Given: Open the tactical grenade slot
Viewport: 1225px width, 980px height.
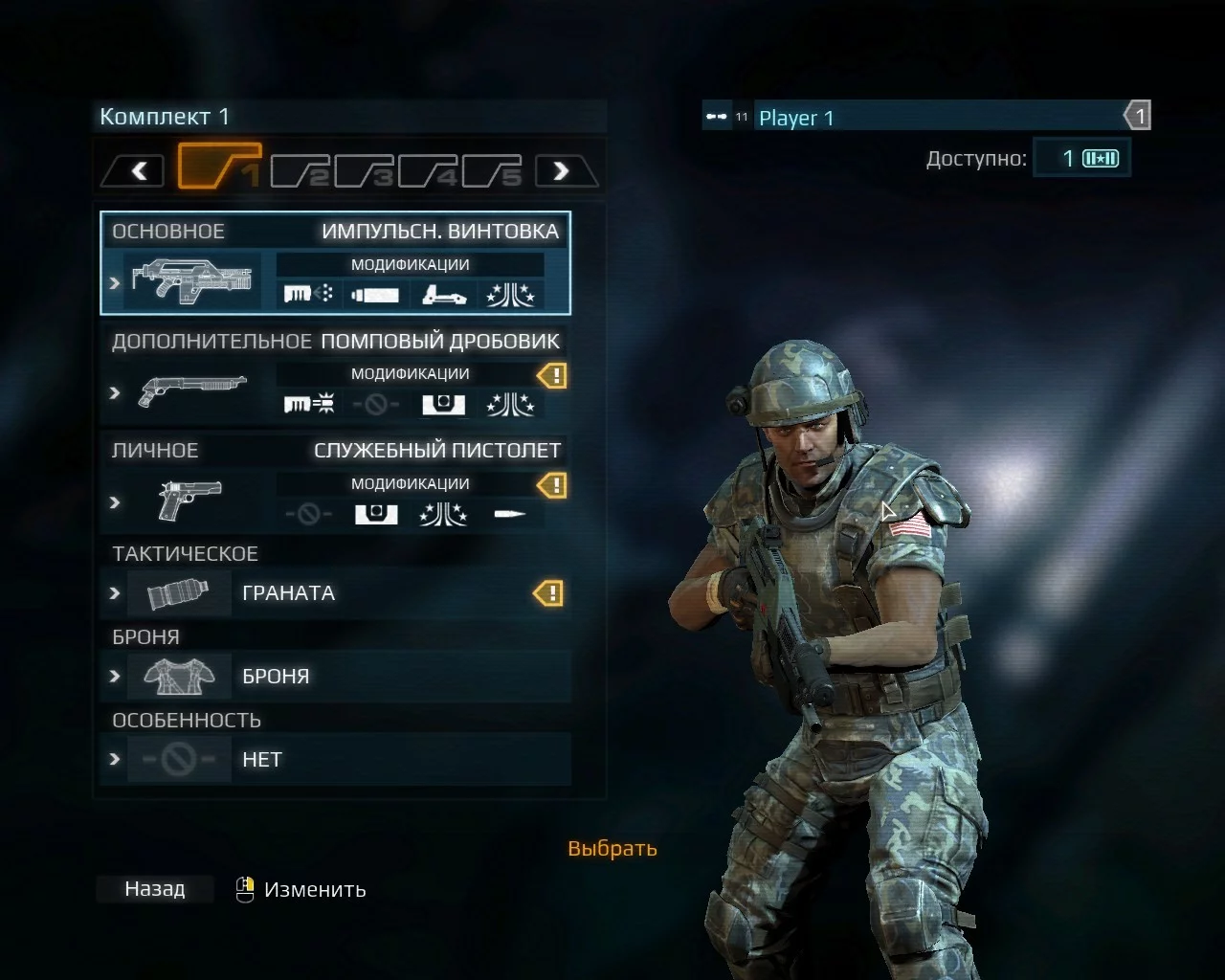Looking at the screenshot, I should coord(335,593).
